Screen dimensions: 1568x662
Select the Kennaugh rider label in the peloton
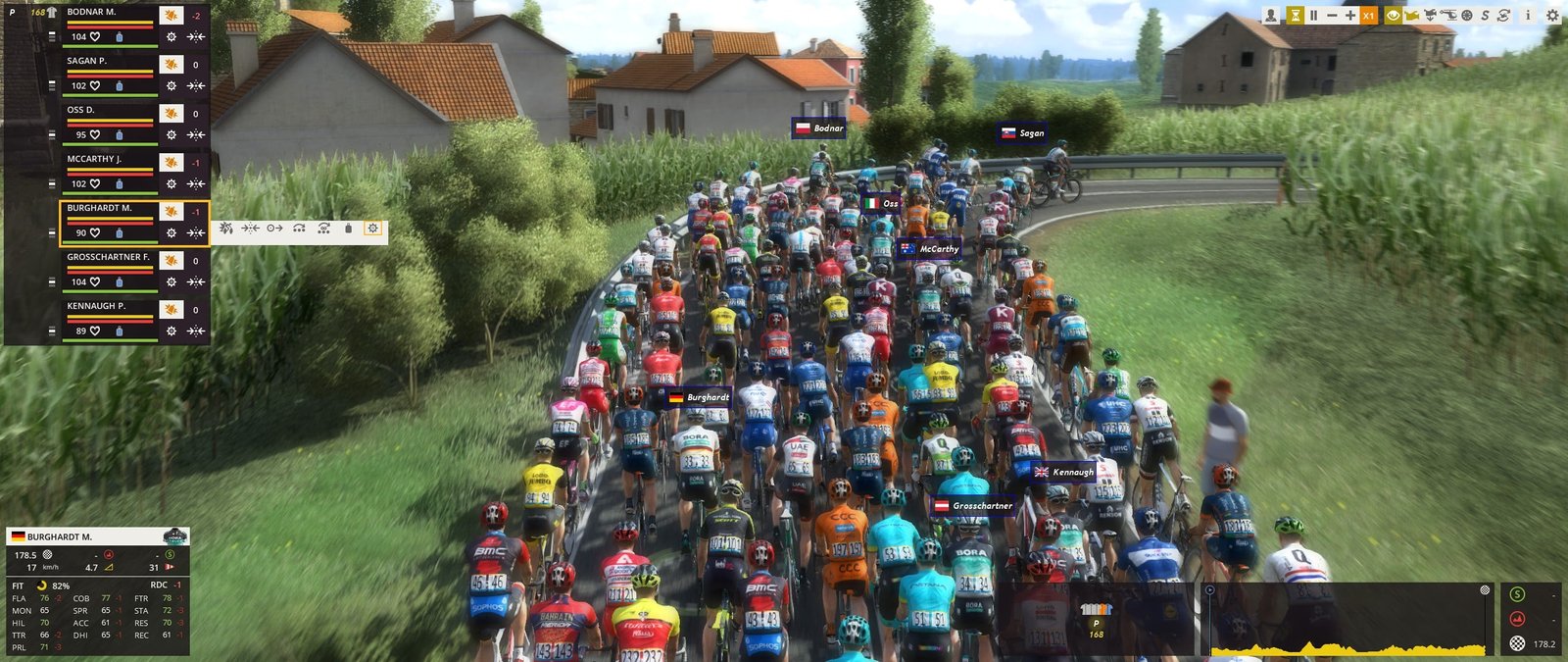click(1063, 473)
